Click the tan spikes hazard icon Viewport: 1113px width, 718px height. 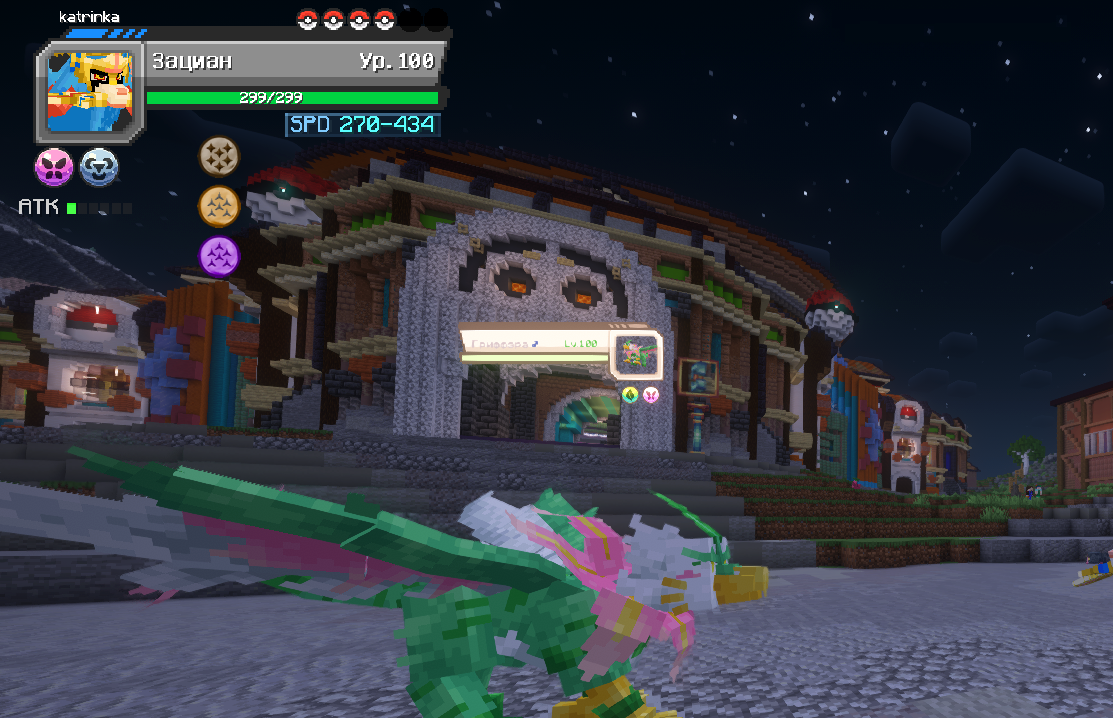(220, 206)
